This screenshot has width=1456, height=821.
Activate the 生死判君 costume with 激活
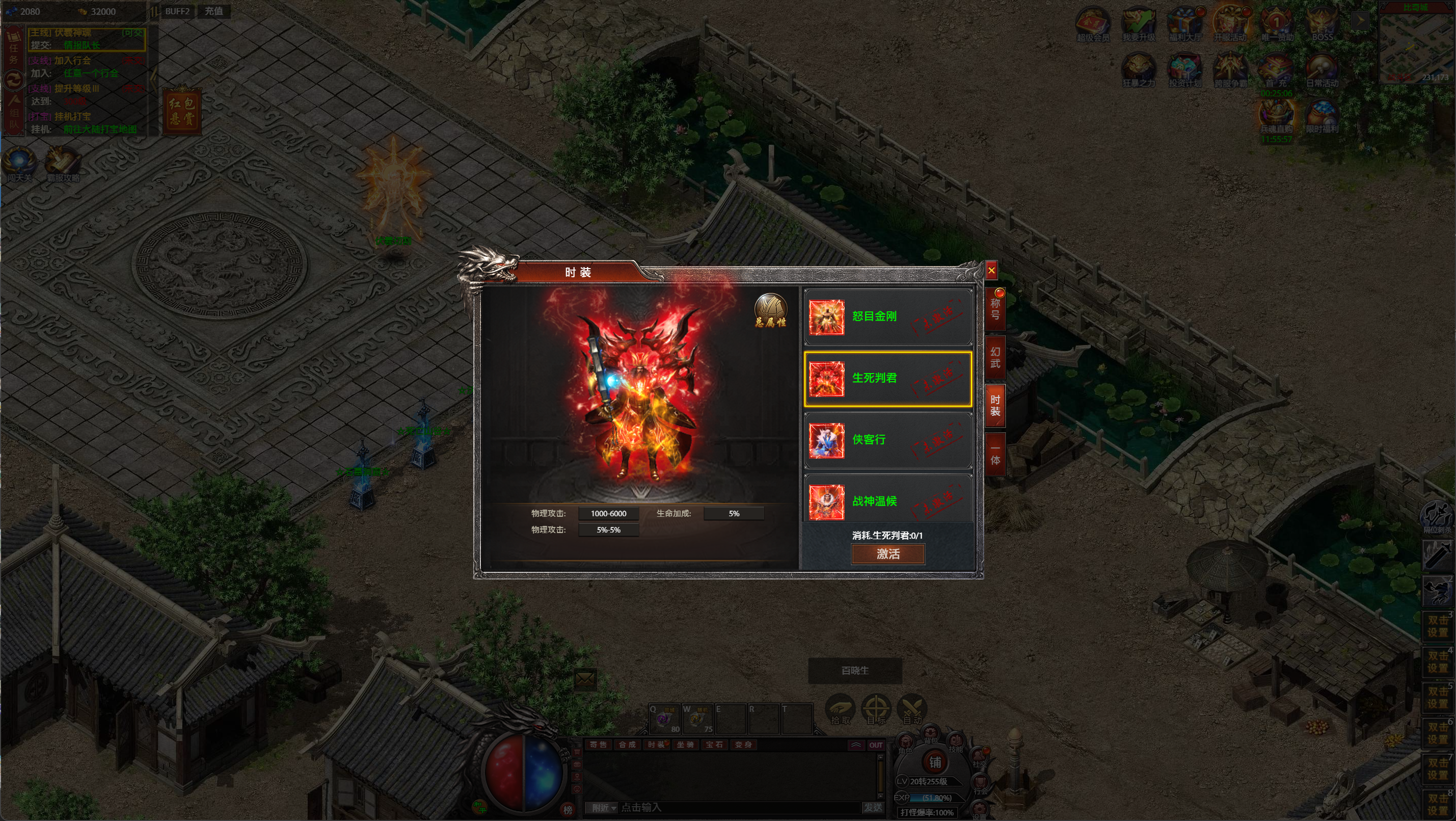point(887,554)
